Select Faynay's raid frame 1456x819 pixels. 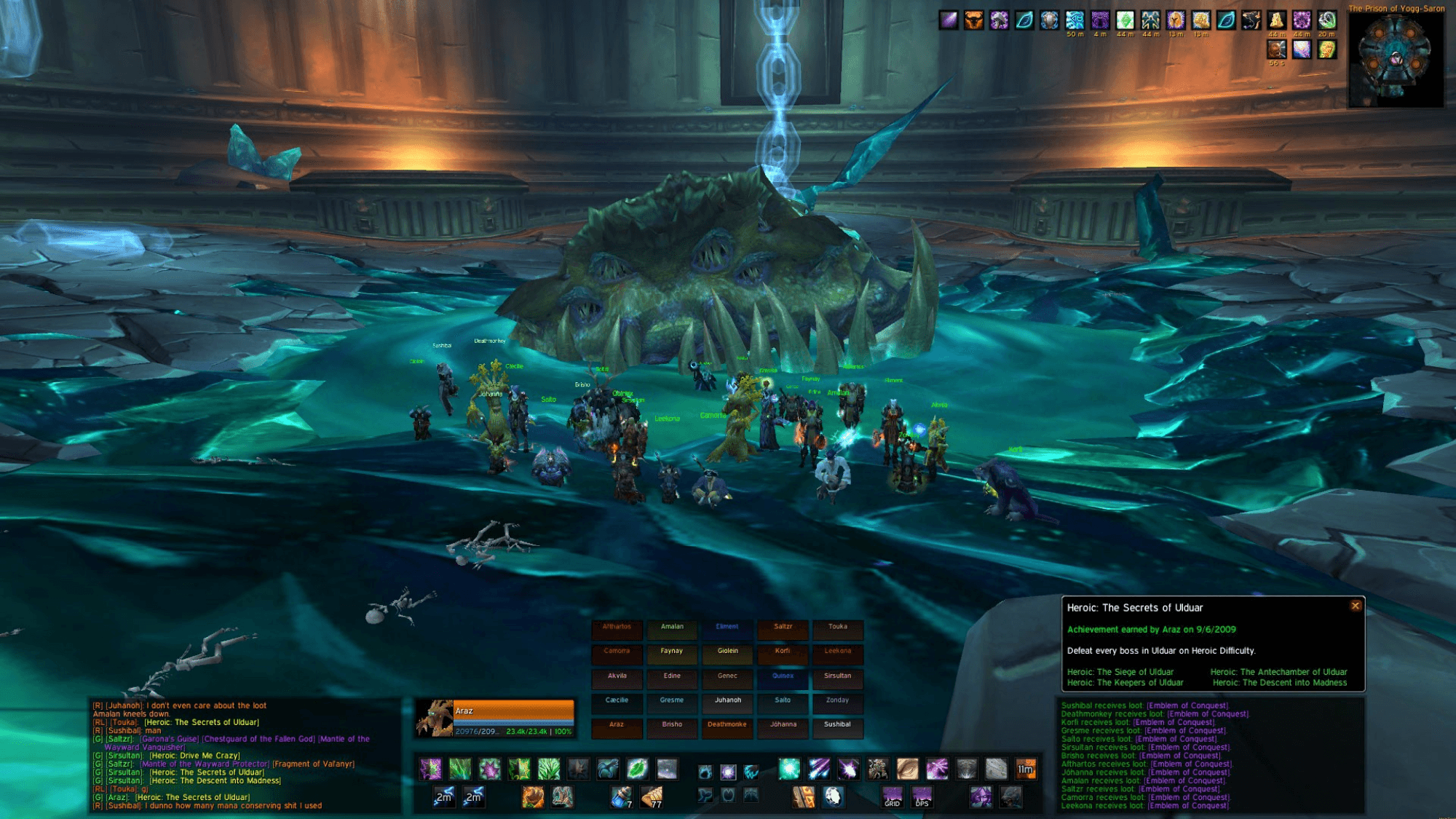tap(671, 652)
